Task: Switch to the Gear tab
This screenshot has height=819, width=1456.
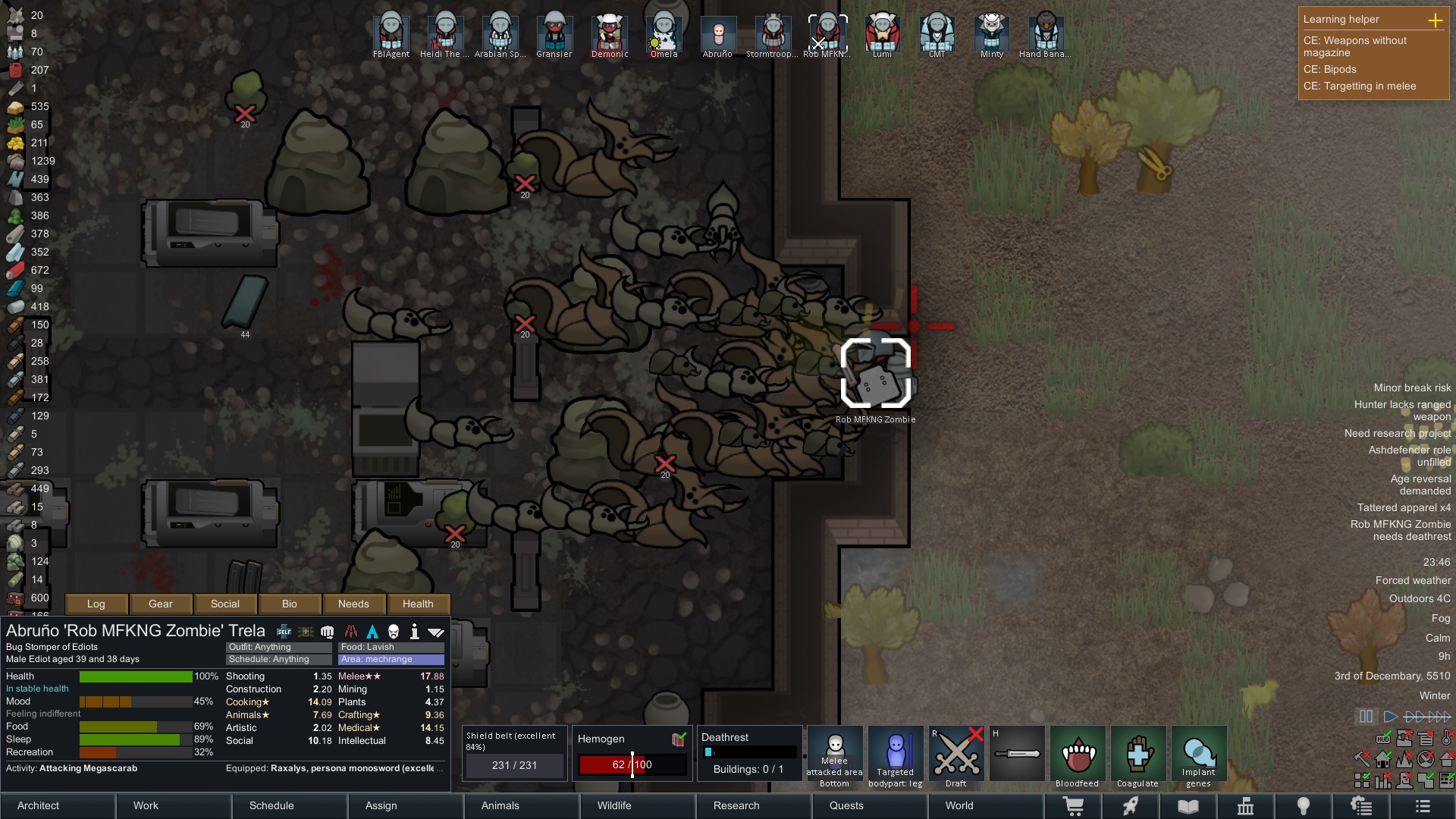Action: pos(160,604)
